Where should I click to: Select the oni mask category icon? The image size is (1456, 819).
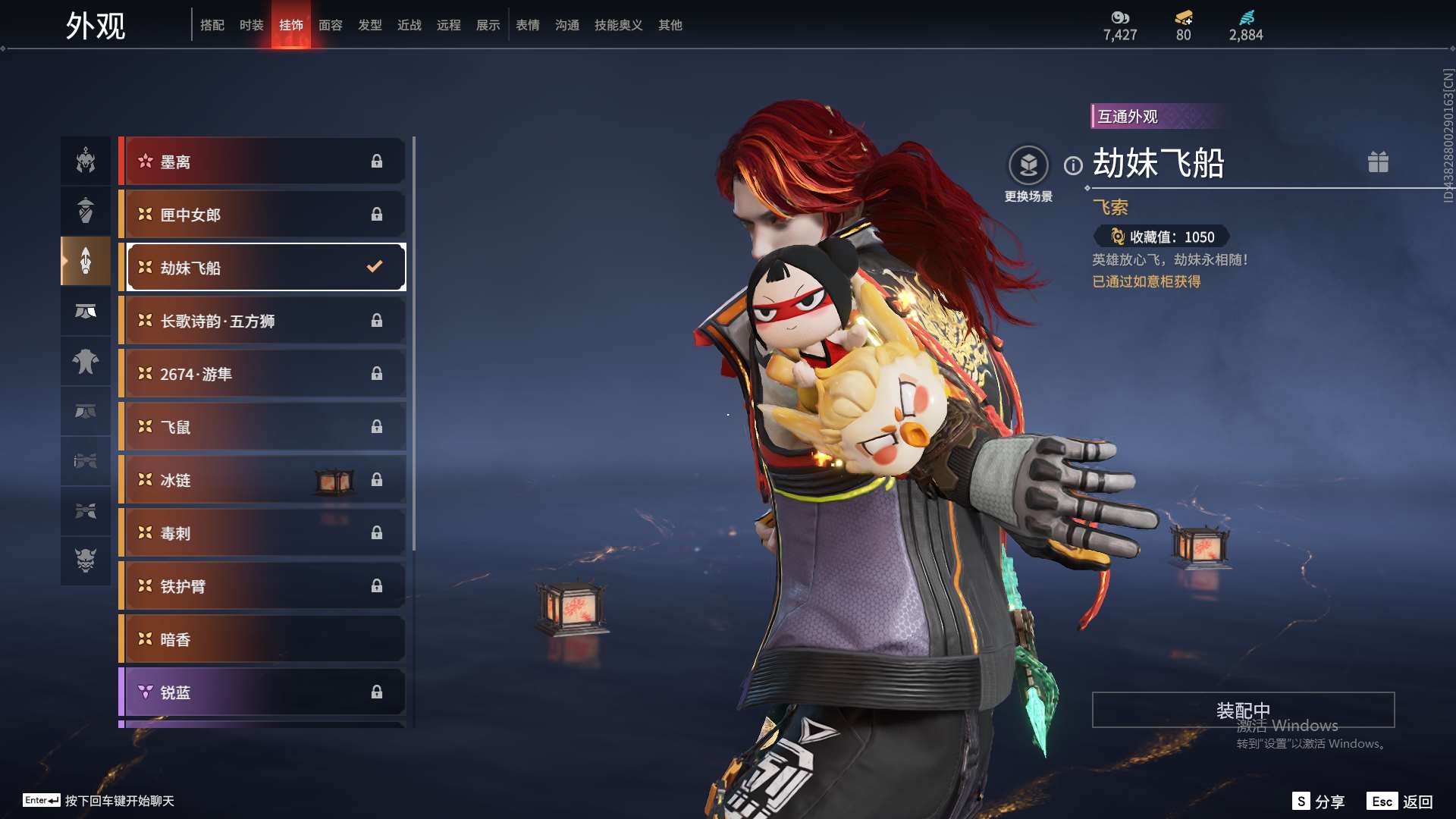click(86, 560)
